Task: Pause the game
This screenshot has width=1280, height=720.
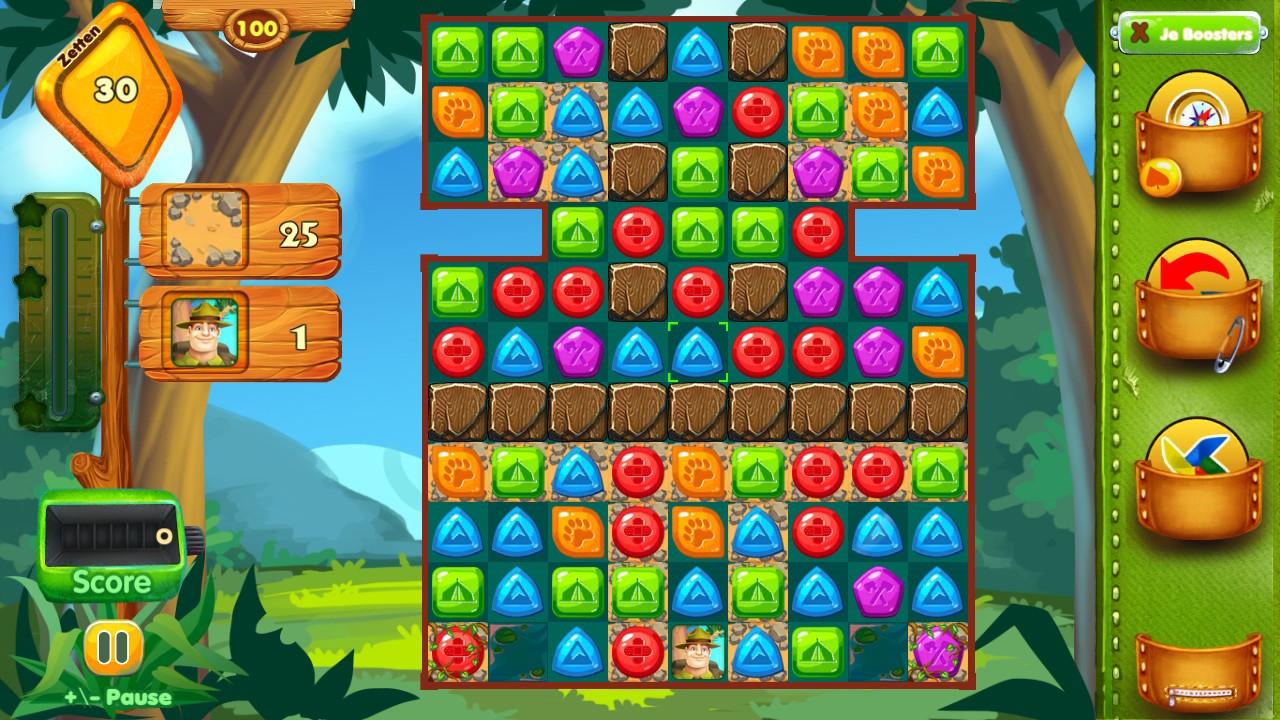Action: 111,647
